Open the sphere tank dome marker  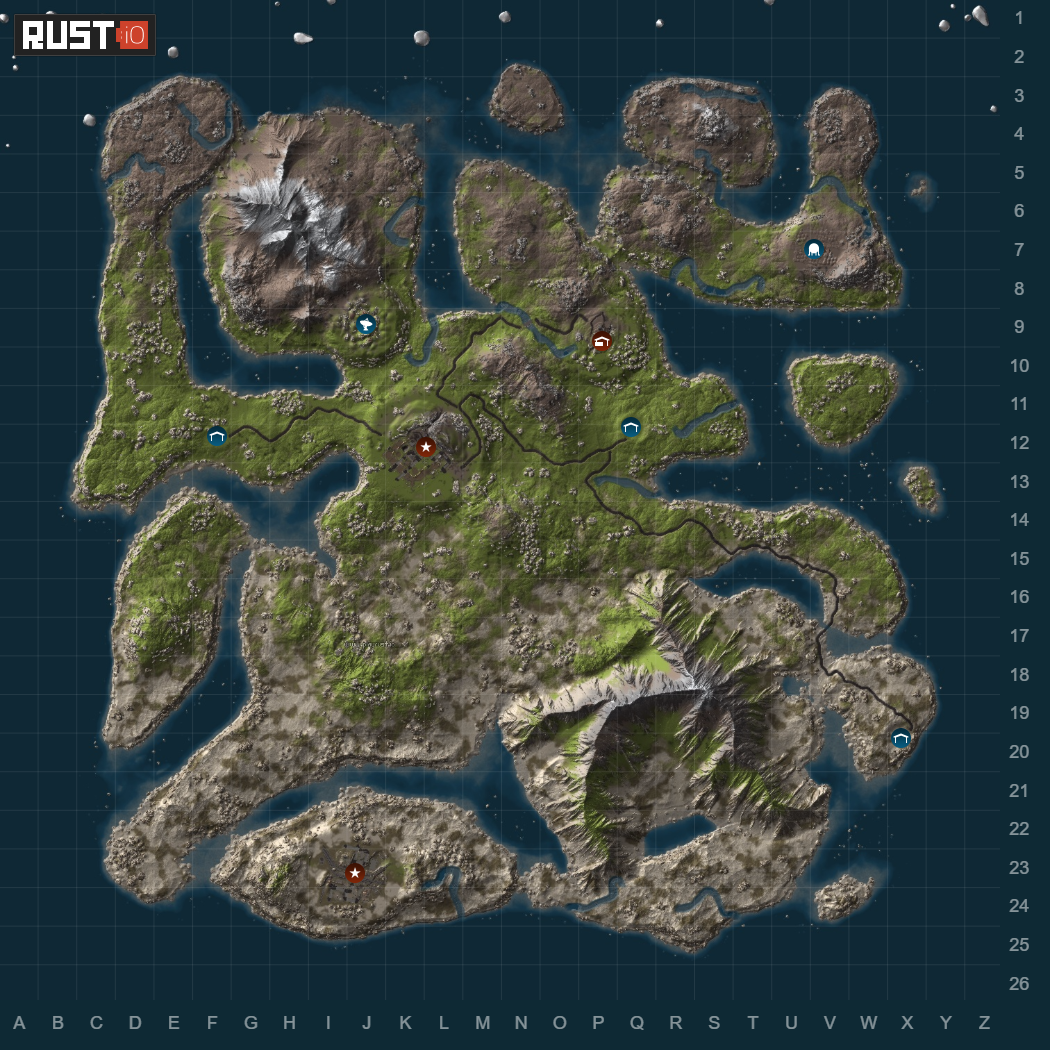pos(814,249)
